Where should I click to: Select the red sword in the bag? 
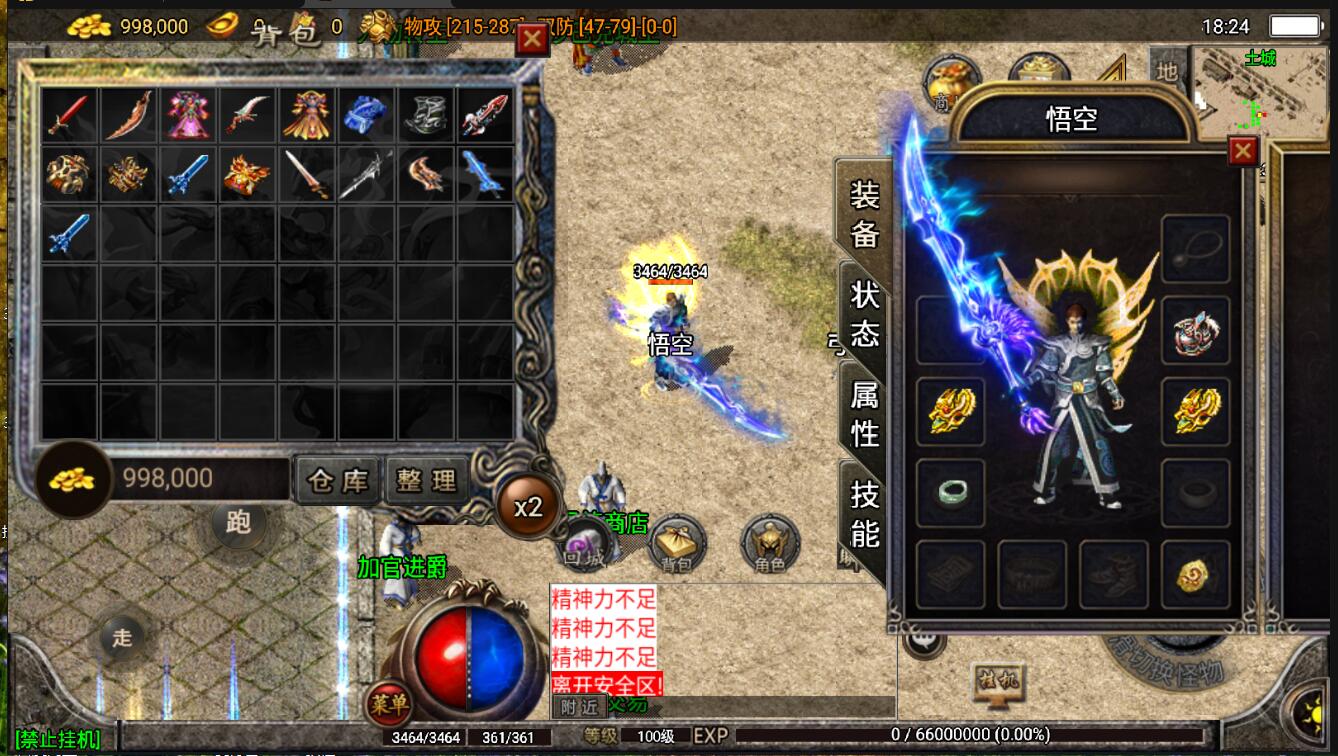(69, 115)
